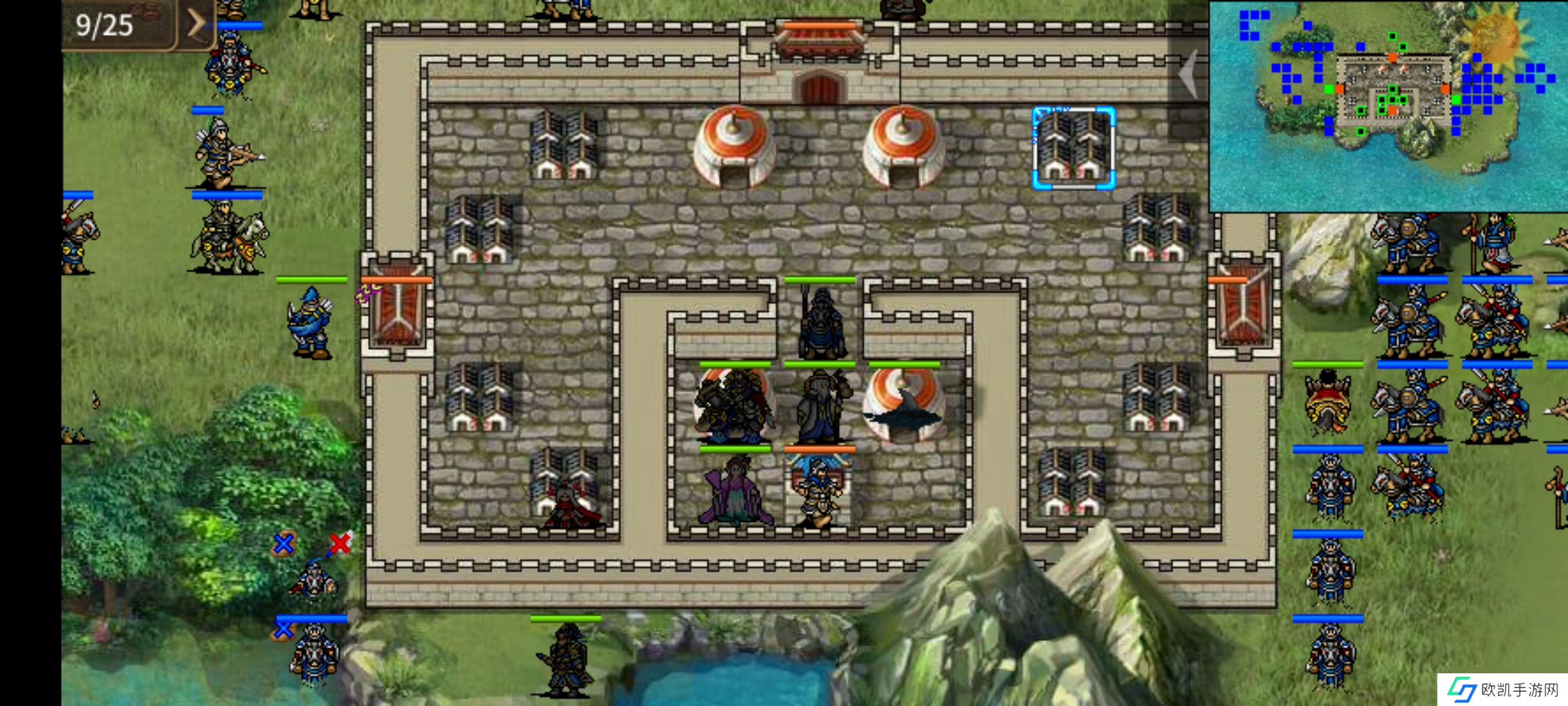Expand the panel arrow beside the 9/25 turn counter
Image resolution: width=1568 pixels, height=706 pixels.
point(196,24)
